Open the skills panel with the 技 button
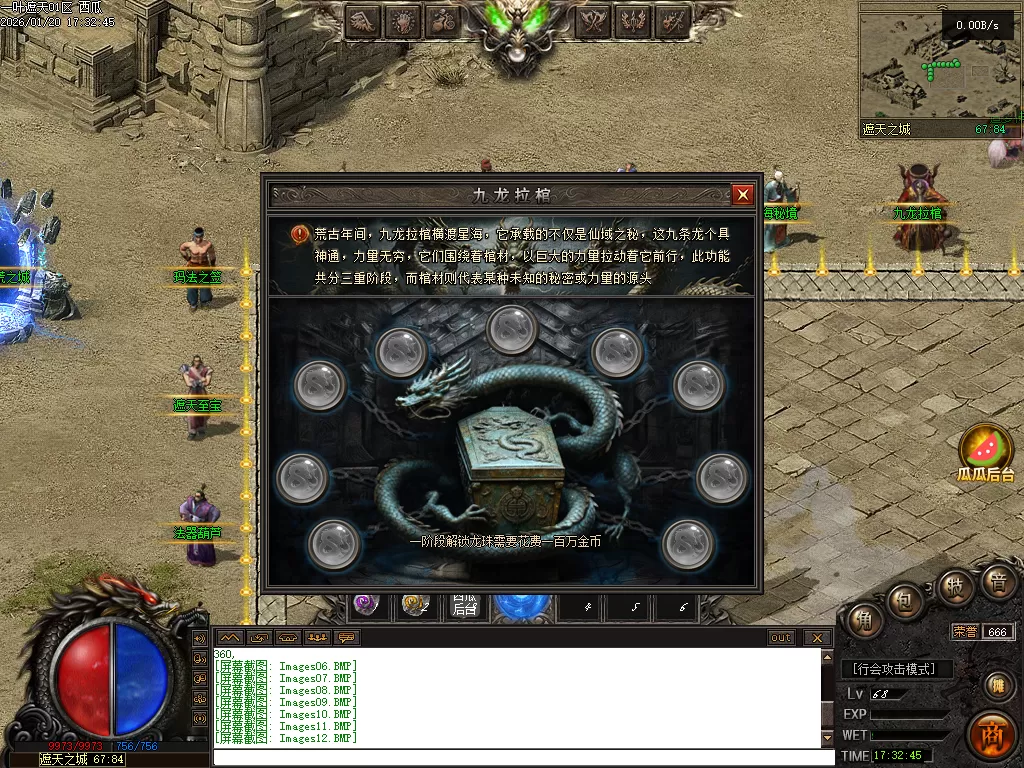Image resolution: width=1024 pixels, height=768 pixels. (956, 586)
